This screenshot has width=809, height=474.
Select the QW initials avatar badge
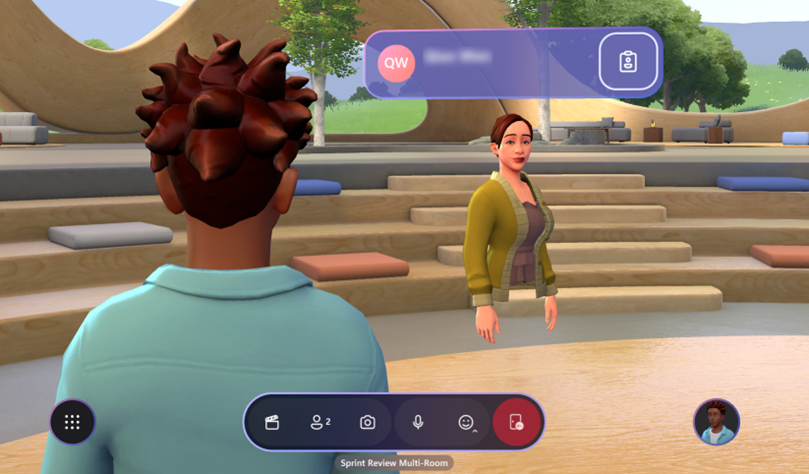397,62
